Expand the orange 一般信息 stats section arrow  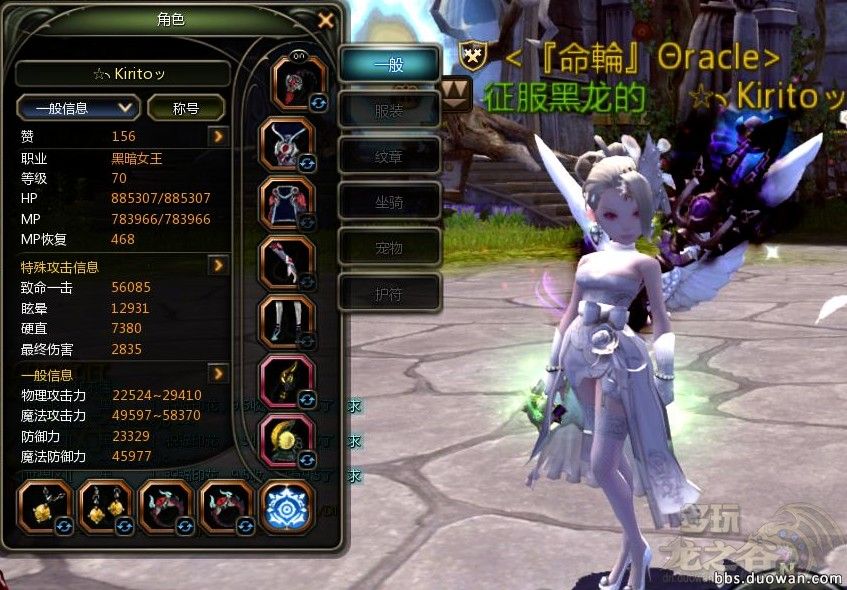(x=219, y=373)
